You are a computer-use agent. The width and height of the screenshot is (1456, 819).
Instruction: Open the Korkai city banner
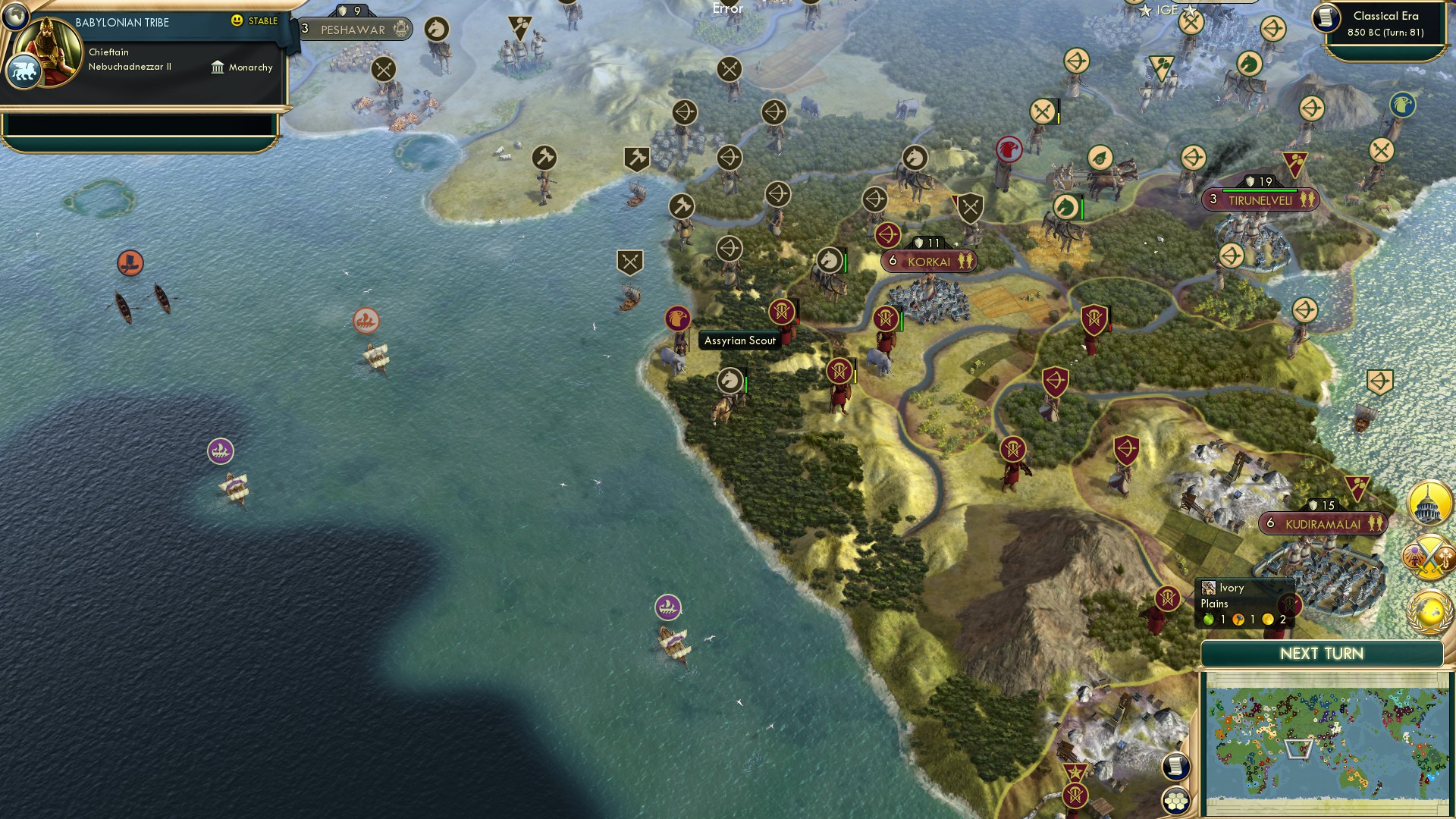coord(927,261)
